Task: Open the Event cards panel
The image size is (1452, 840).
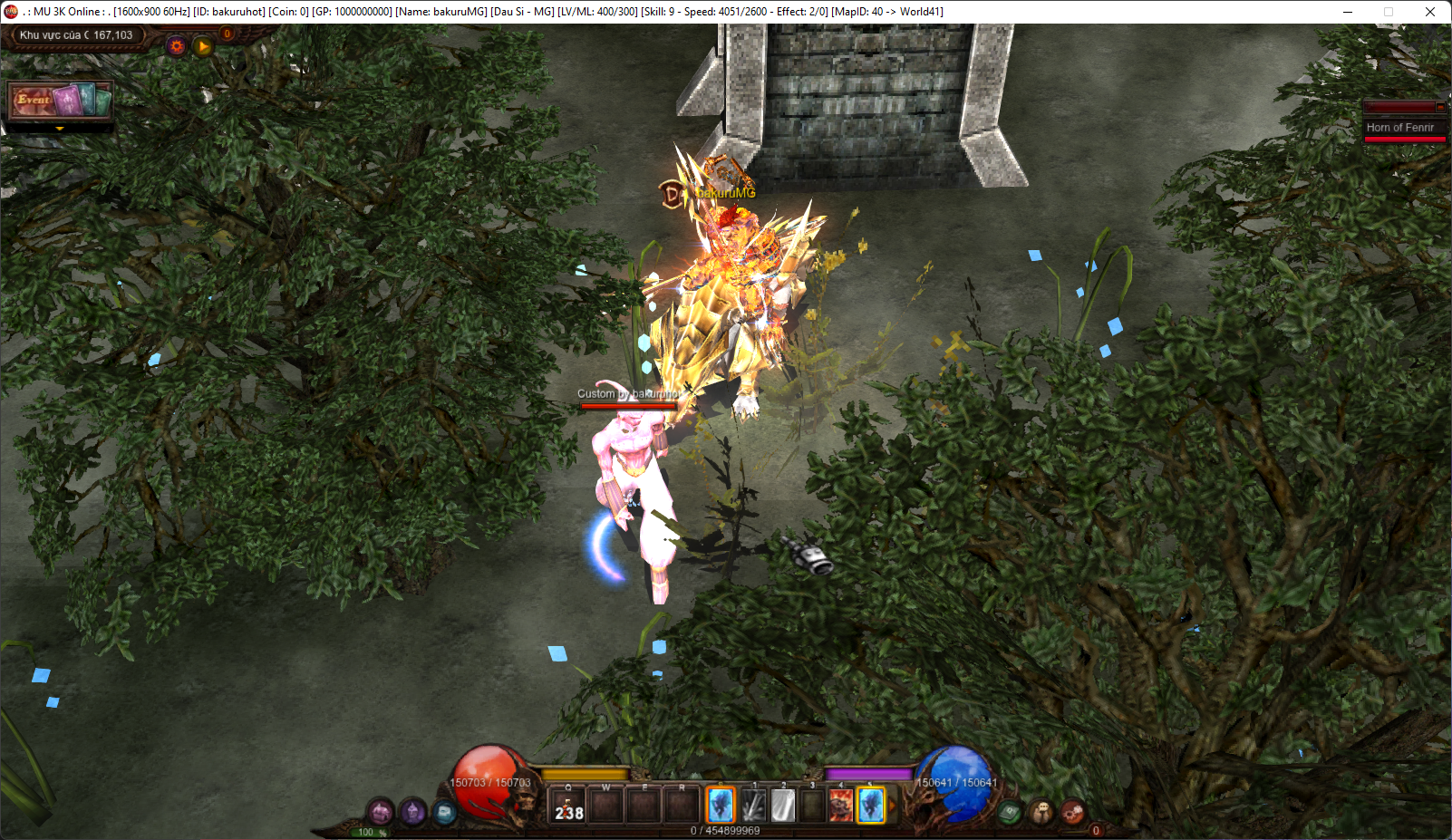Action: point(60,100)
